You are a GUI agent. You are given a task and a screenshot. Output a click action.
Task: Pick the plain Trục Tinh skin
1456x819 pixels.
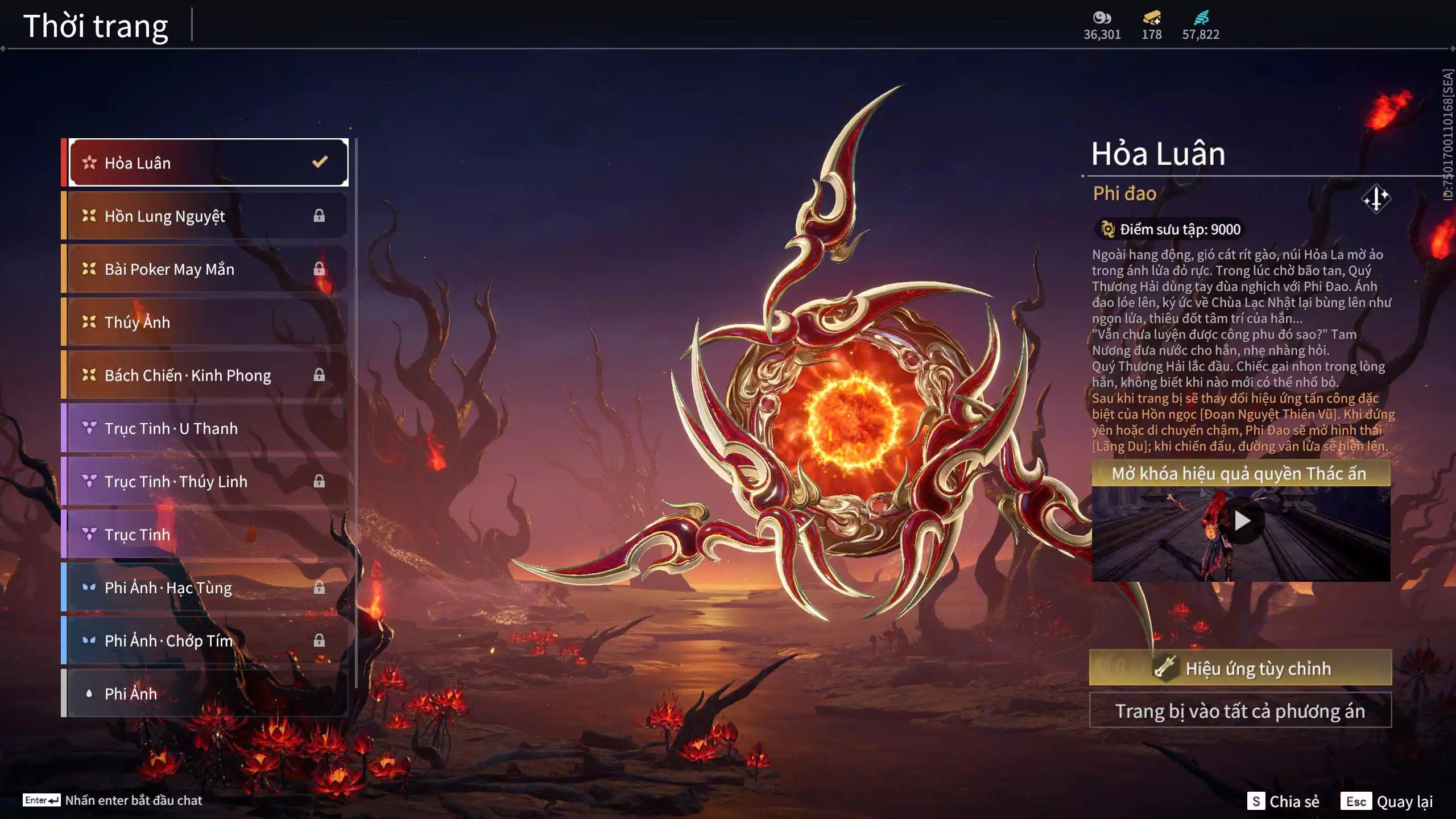(x=208, y=535)
